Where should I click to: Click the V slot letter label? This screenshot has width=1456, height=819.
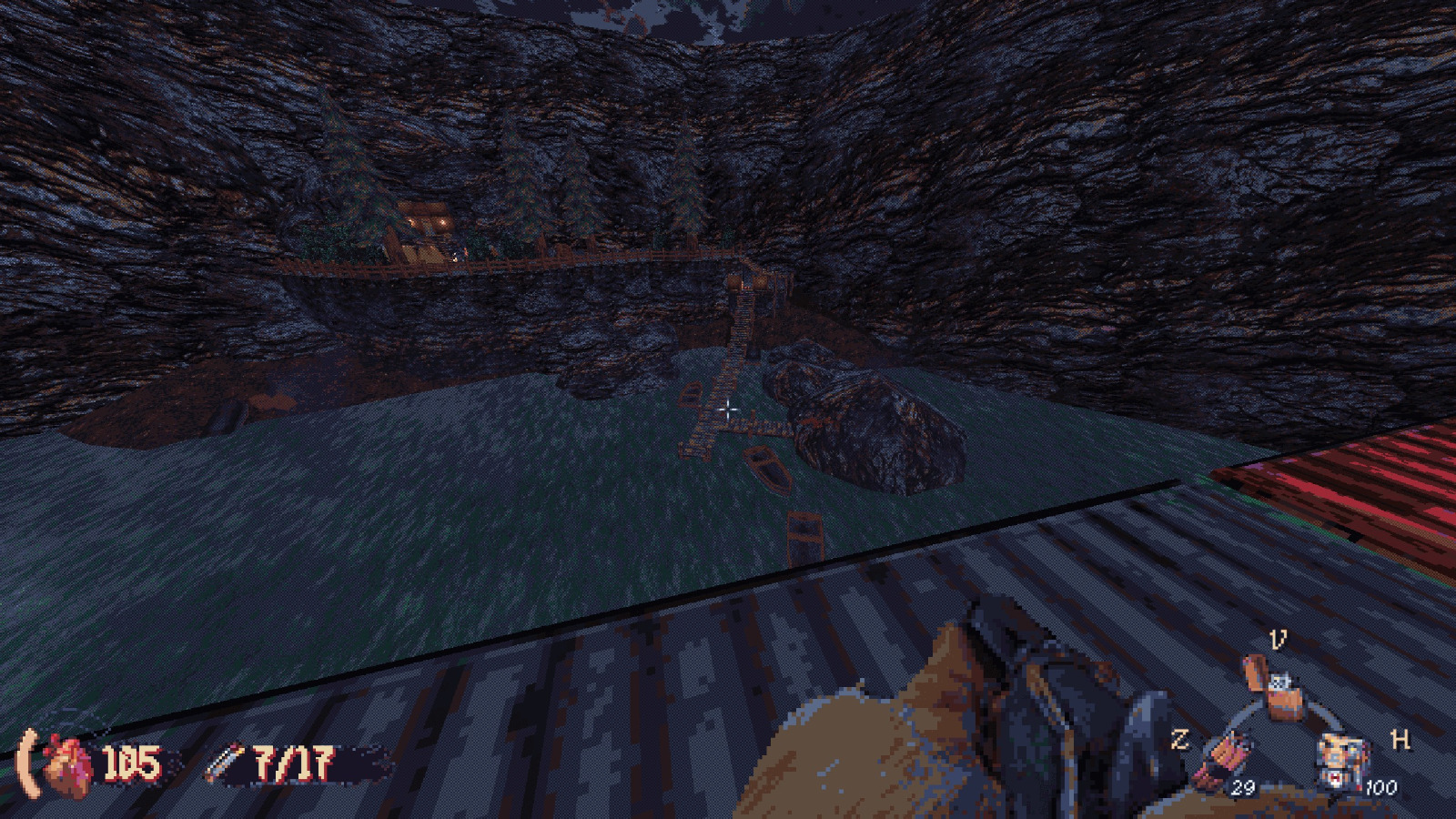pos(1278,639)
